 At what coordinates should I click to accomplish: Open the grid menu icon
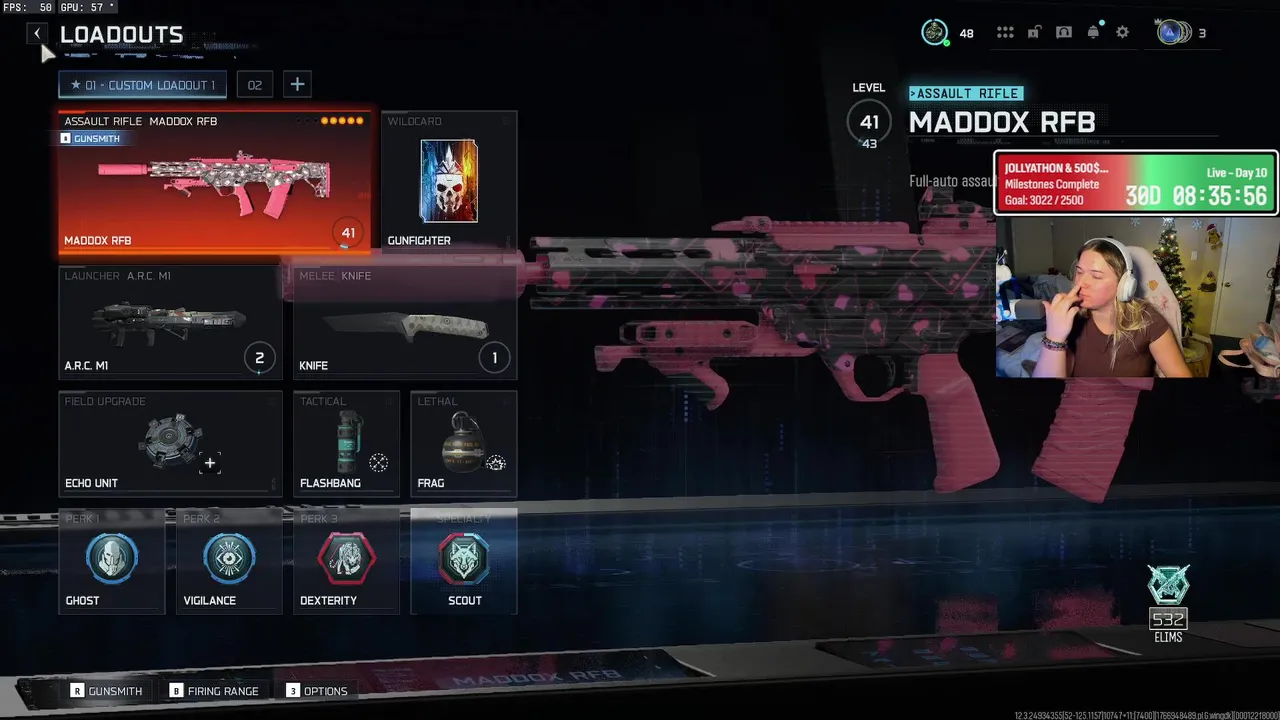[x=1005, y=33]
